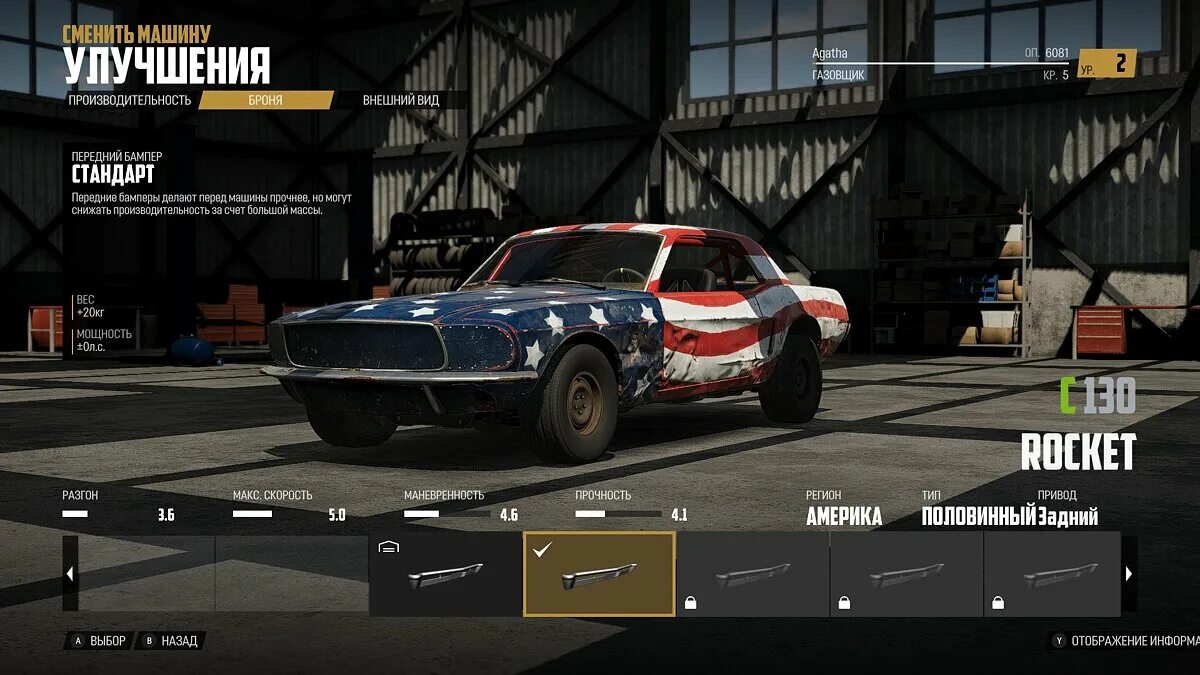Choose the bumper tile with the garage icon
This screenshot has width=1200, height=675.
445,574
